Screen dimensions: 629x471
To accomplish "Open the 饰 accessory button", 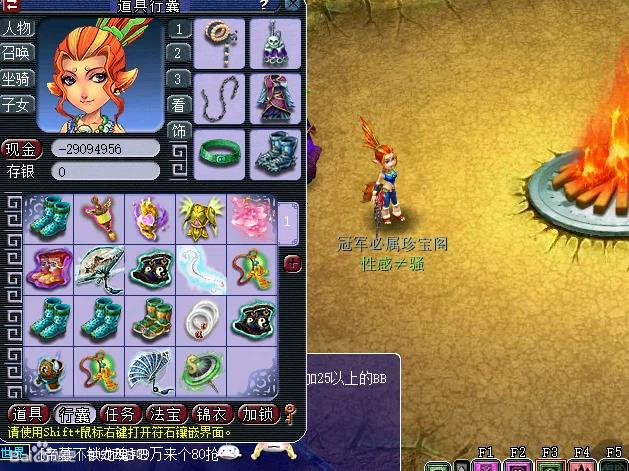I will click(x=178, y=131).
